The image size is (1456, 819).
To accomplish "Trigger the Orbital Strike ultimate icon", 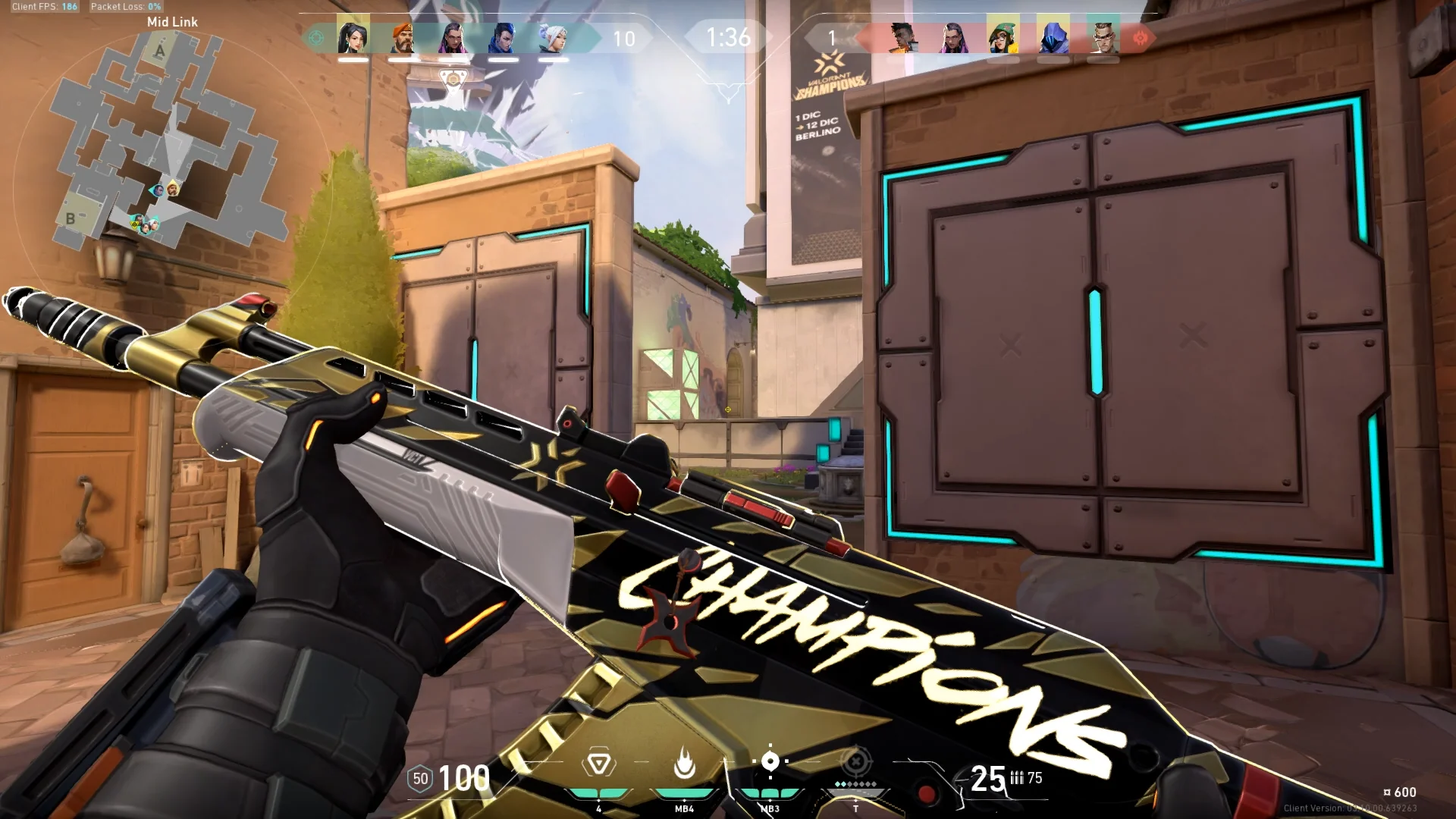I will point(855,761).
